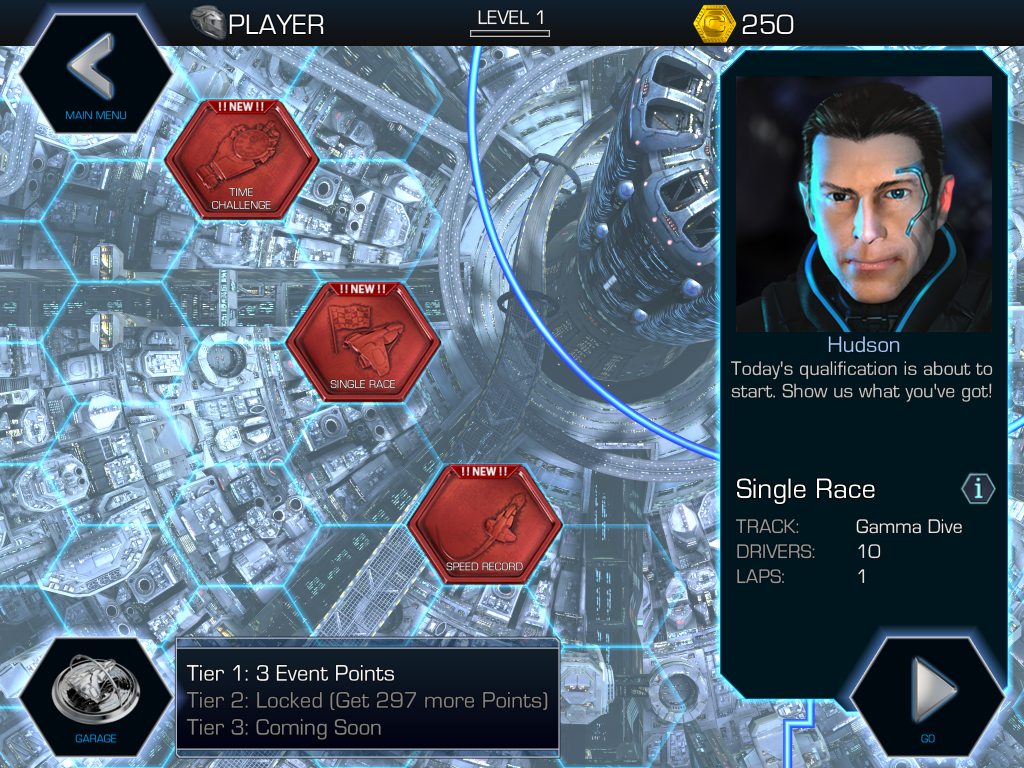
Task: Tap Hudson's portrait
Action: pos(864,204)
